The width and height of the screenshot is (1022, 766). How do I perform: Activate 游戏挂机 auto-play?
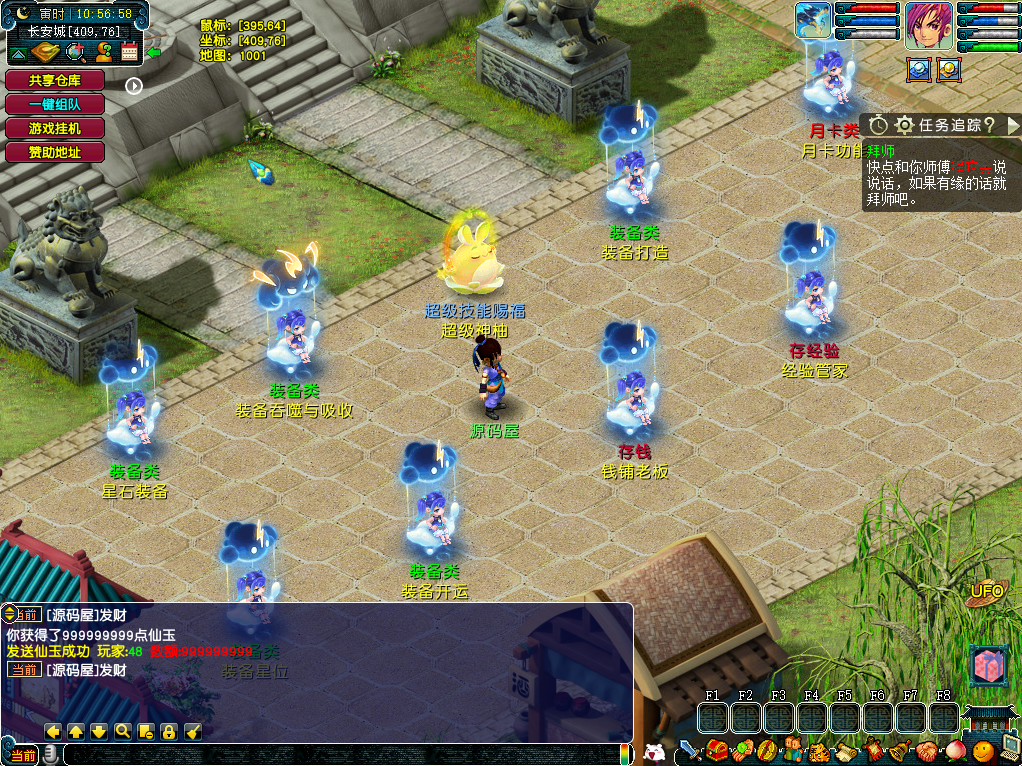click(x=55, y=128)
